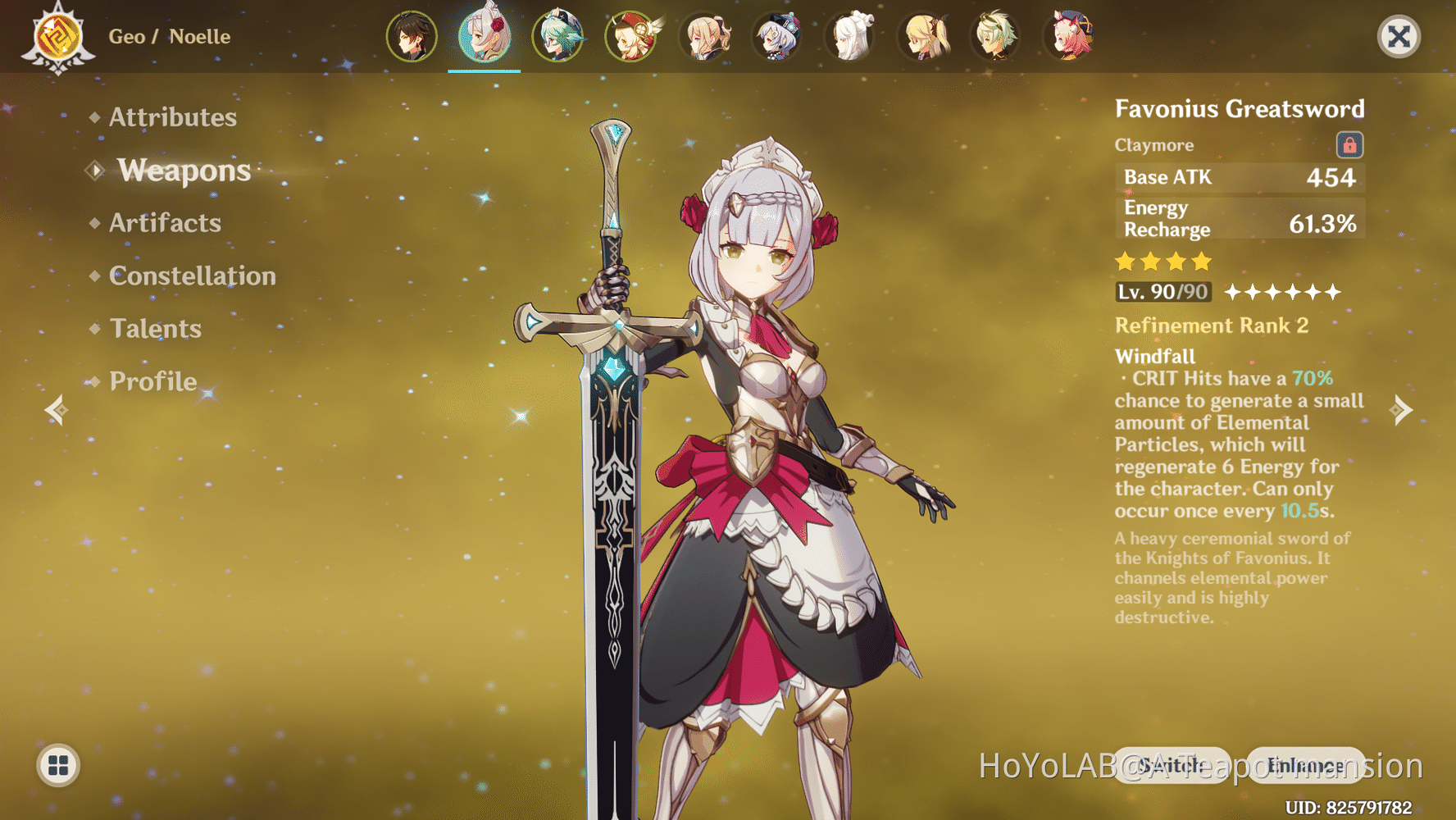1456x820 pixels.
Task: Unlock the Favonius Greatsword lock
Action: (x=1349, y=145)
